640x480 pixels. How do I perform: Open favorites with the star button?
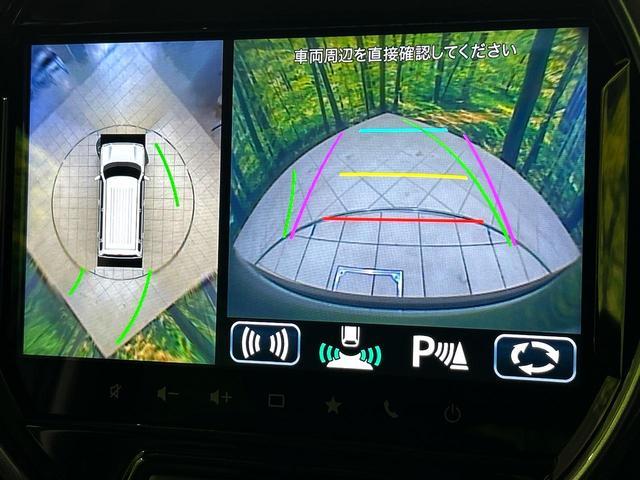(332, 405)
